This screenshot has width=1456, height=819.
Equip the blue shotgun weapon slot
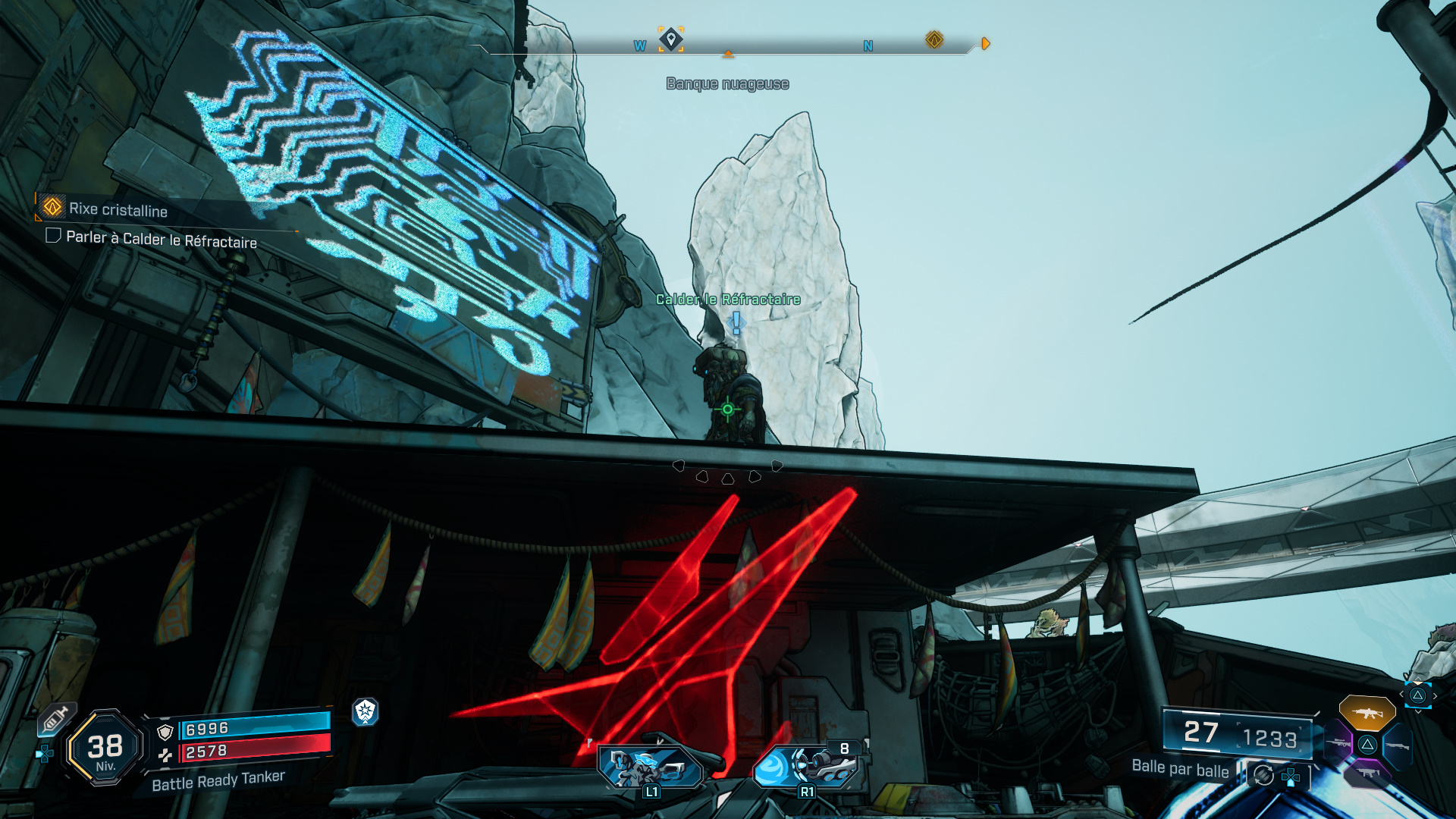(1397, 746)
